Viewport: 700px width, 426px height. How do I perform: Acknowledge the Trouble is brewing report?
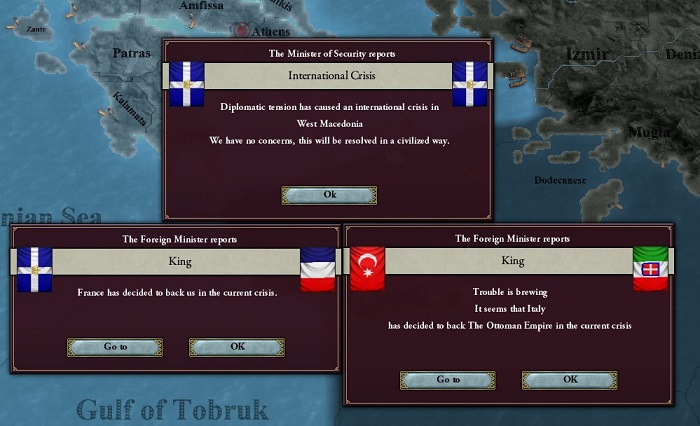(x=569, y=380)
